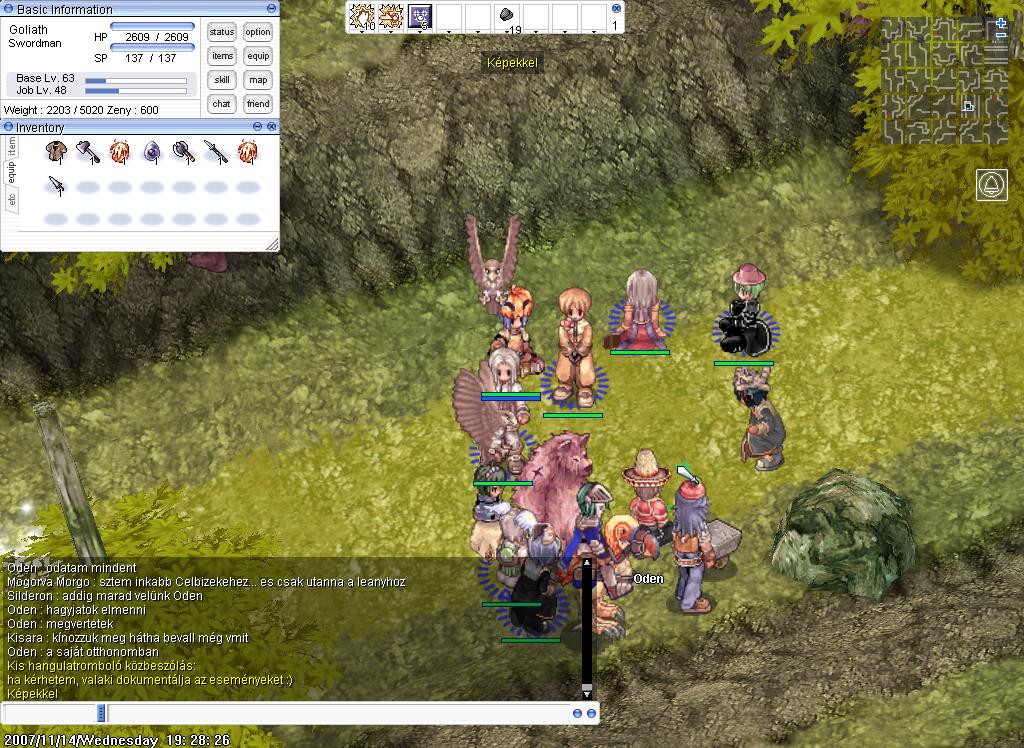Open the status window
Screen dimensions: 1024x748
(x=222, y=32)
